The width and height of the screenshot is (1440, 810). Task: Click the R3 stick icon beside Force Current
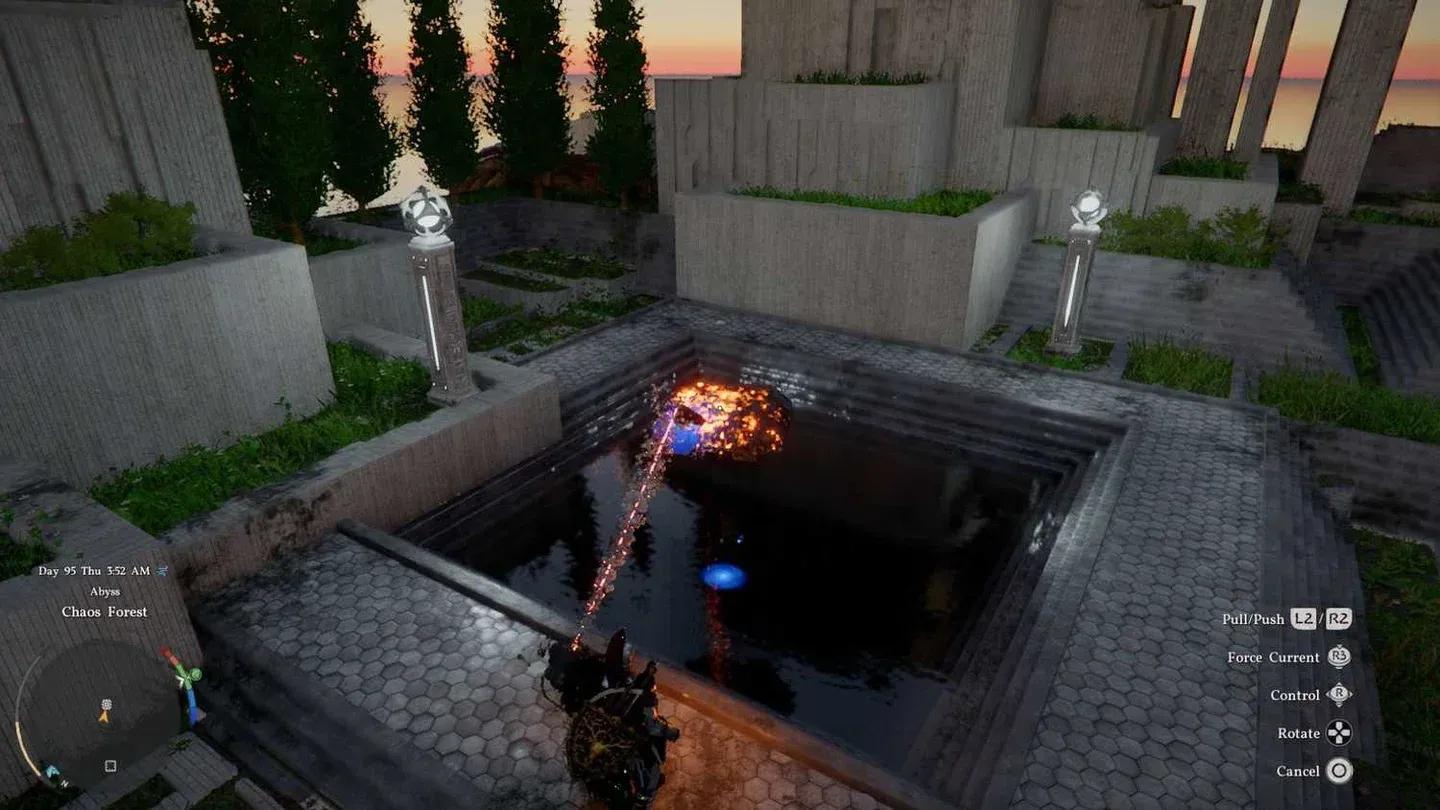point(1339,657)
